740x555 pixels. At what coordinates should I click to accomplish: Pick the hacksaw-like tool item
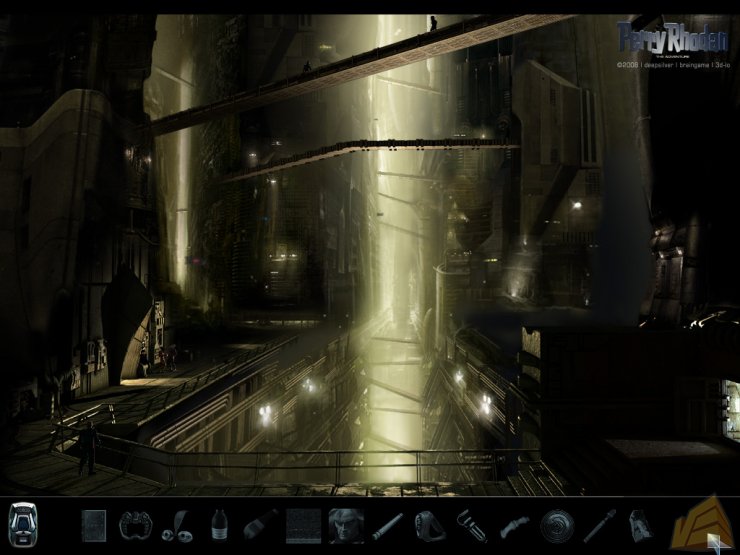point(469,524)
